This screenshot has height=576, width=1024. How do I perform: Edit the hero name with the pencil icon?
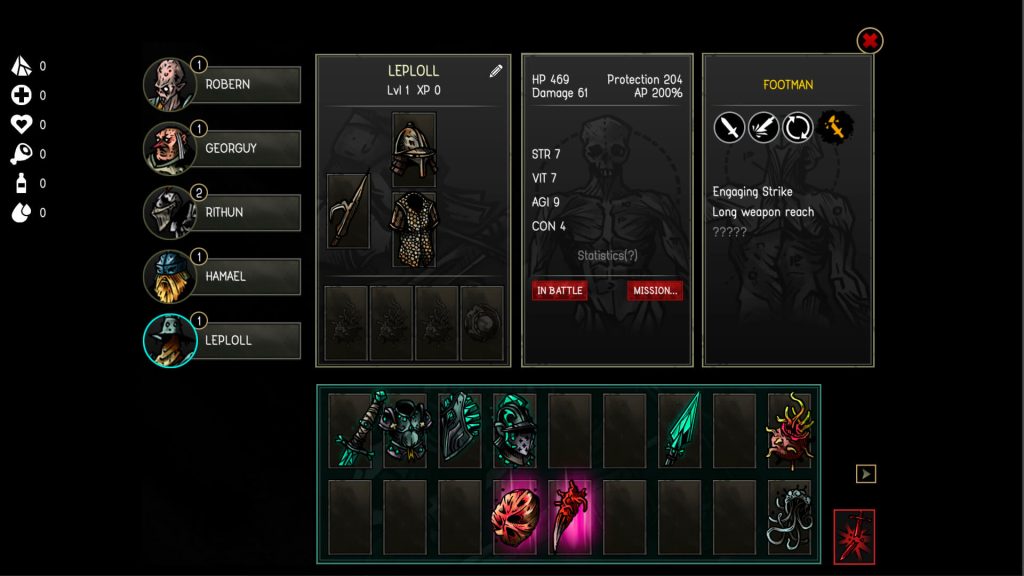tap(496, 71)
